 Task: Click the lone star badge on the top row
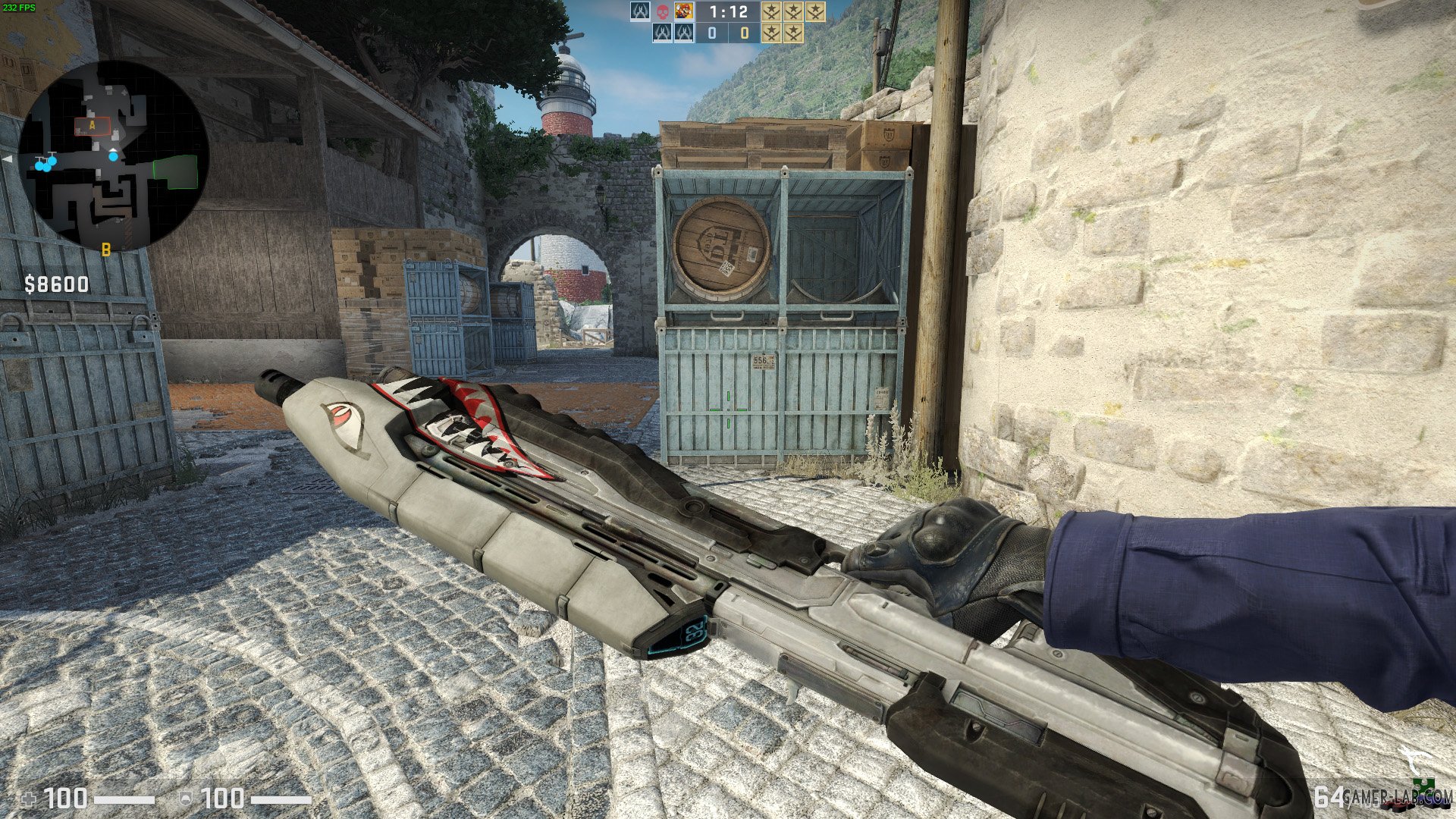(815, 11)
